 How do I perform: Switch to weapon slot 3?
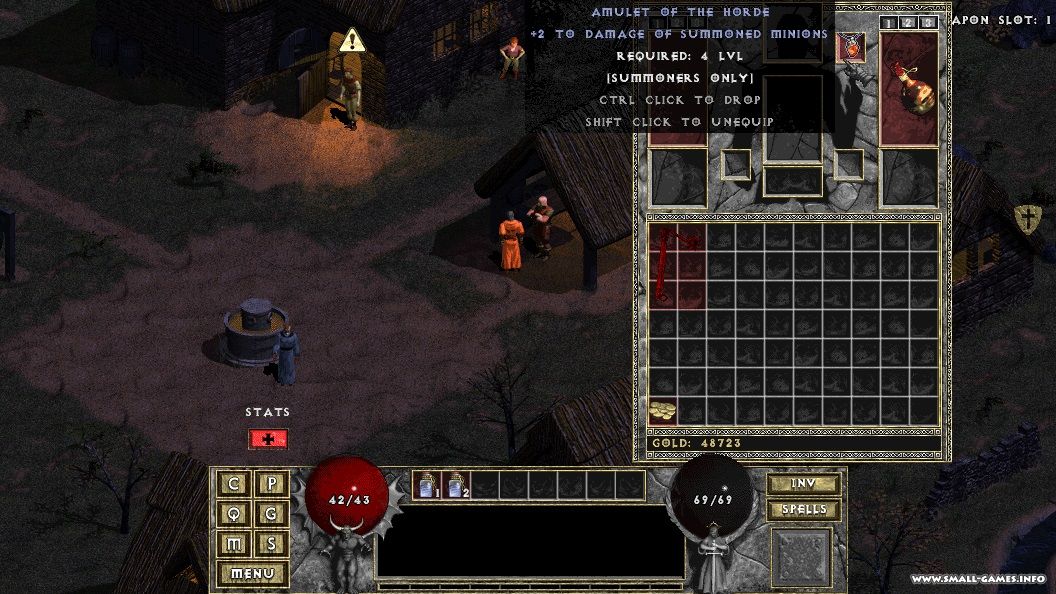click(x=928, y=23)
